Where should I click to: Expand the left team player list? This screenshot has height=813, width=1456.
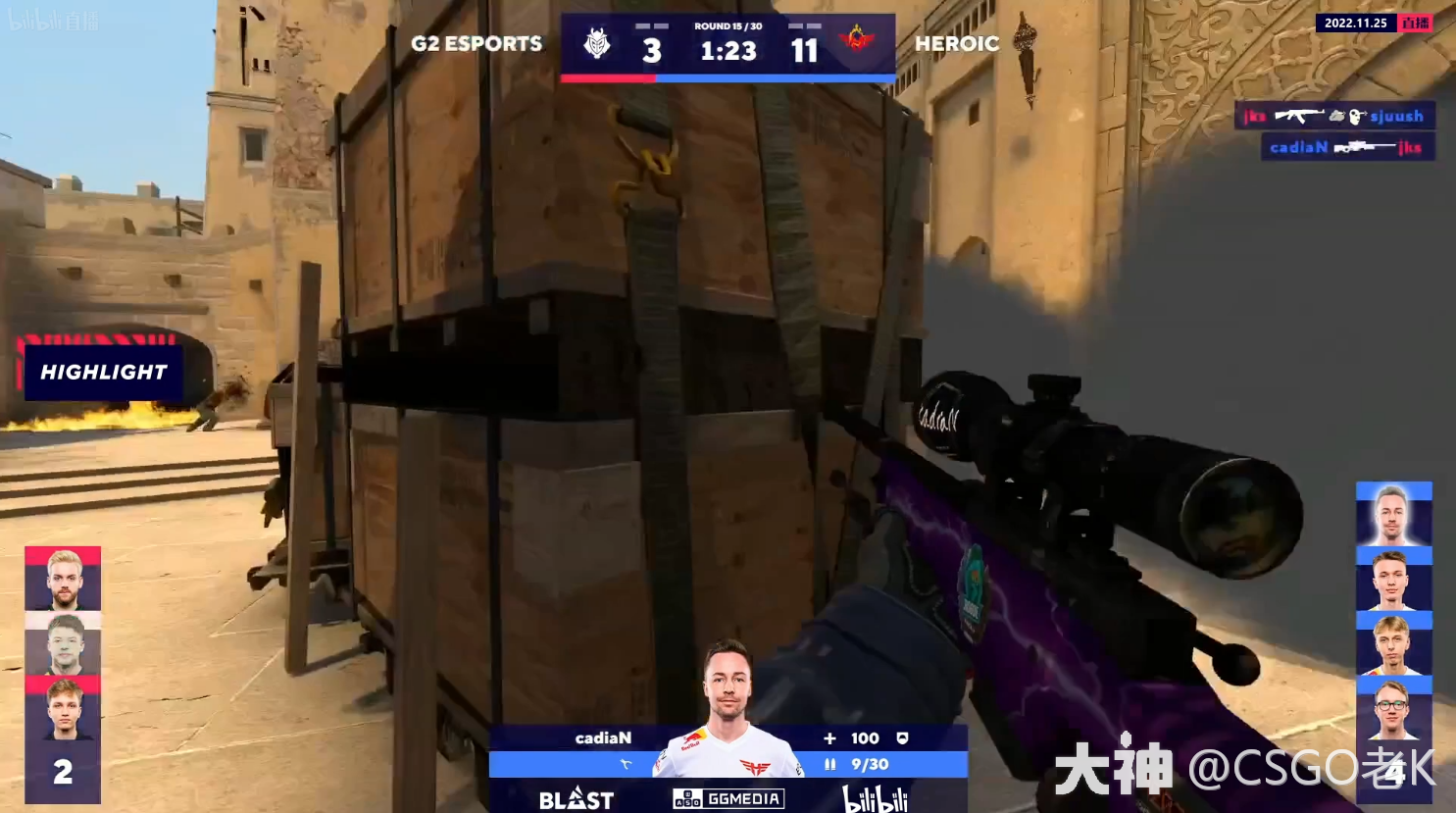(x=62, y=667)
